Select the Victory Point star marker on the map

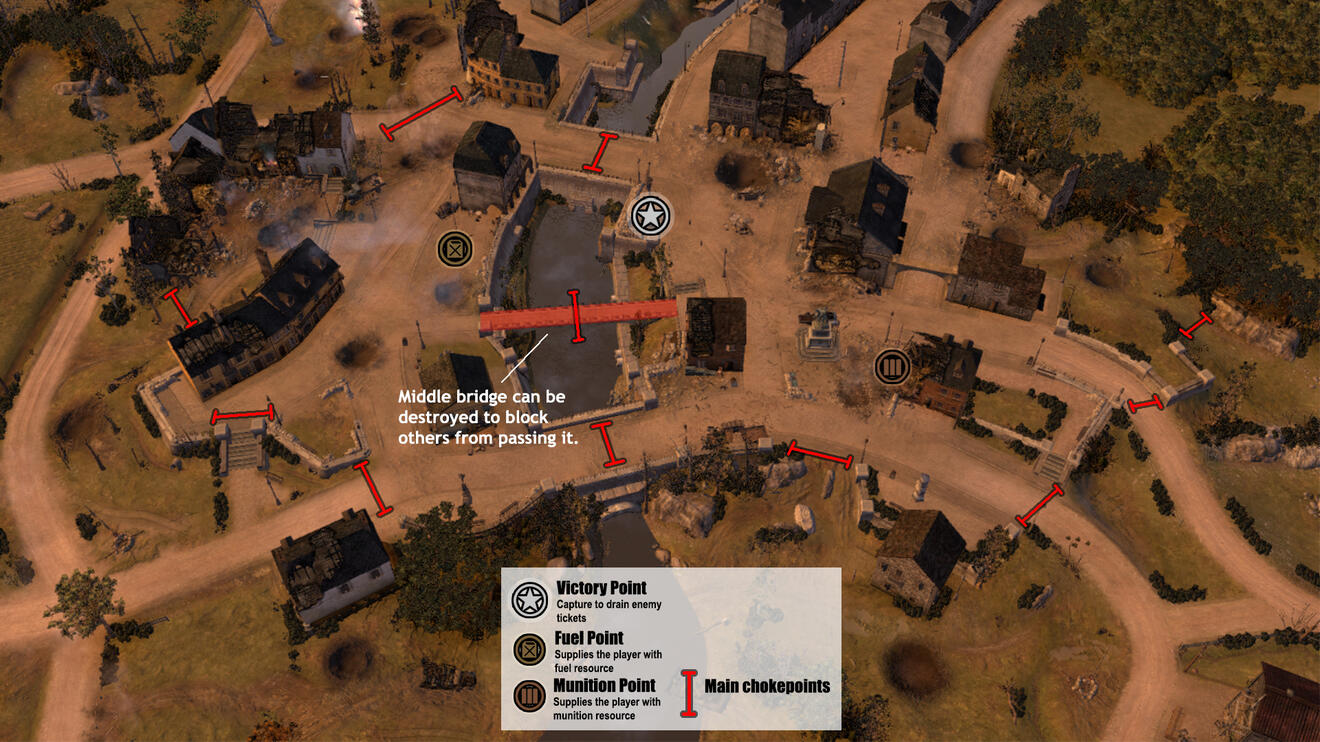(652, 216)
